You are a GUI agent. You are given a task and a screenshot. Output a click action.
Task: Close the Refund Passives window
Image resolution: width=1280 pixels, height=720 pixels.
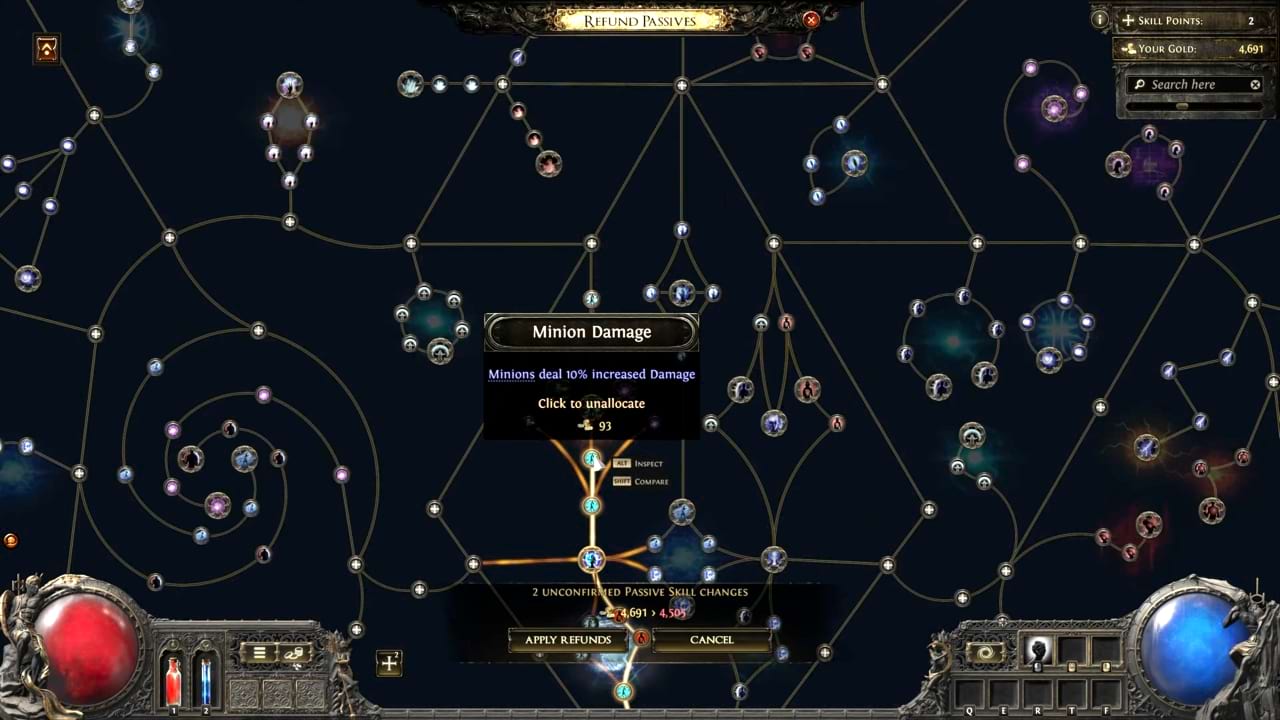point(811,19)
